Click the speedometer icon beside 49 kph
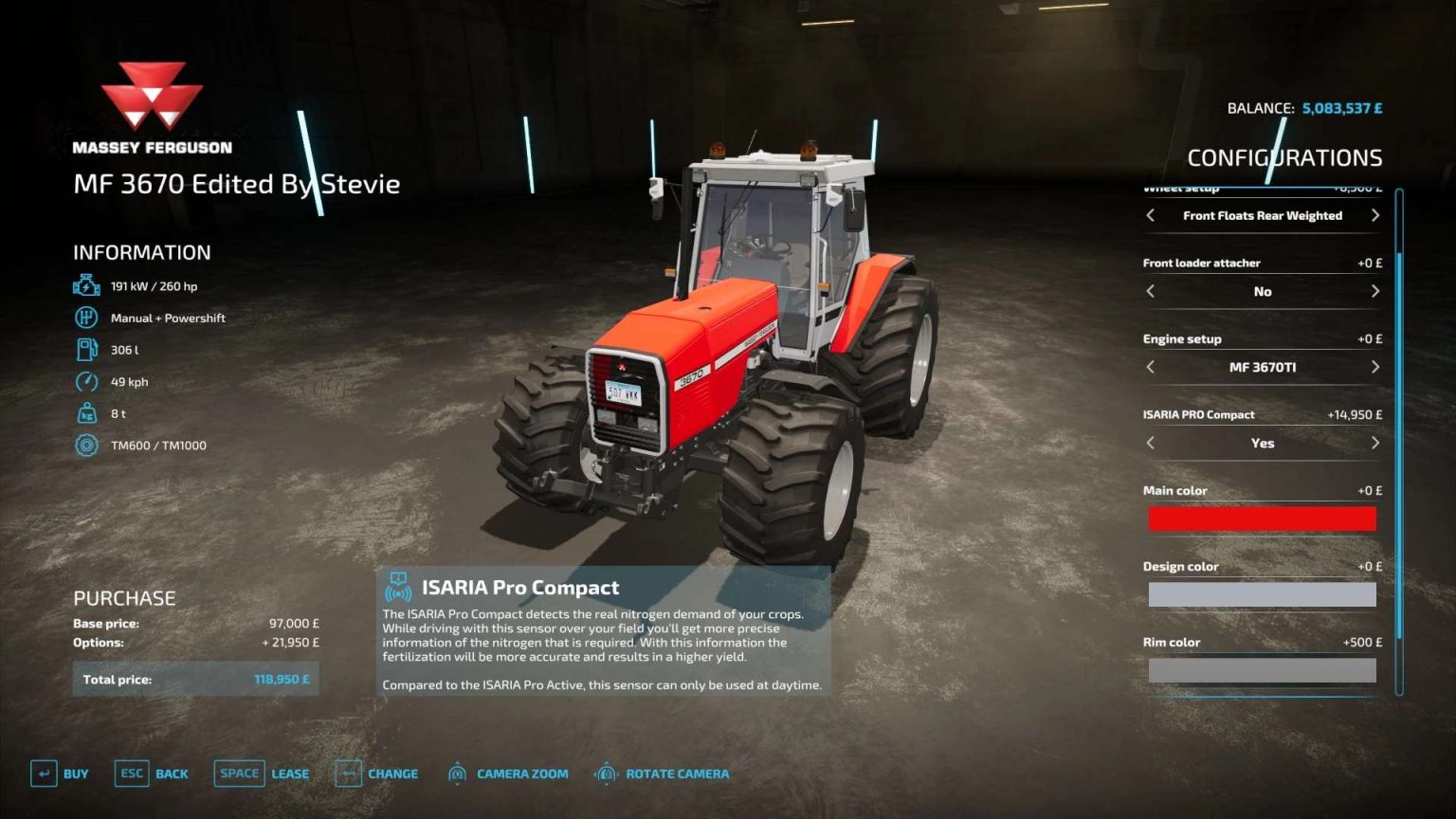The image size is (1456, 819). (86, 381)
